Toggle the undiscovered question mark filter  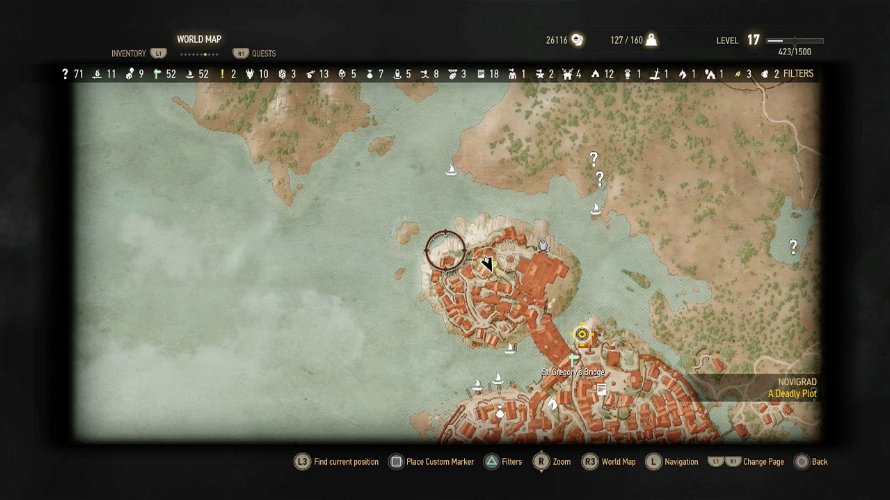(65, 74)
